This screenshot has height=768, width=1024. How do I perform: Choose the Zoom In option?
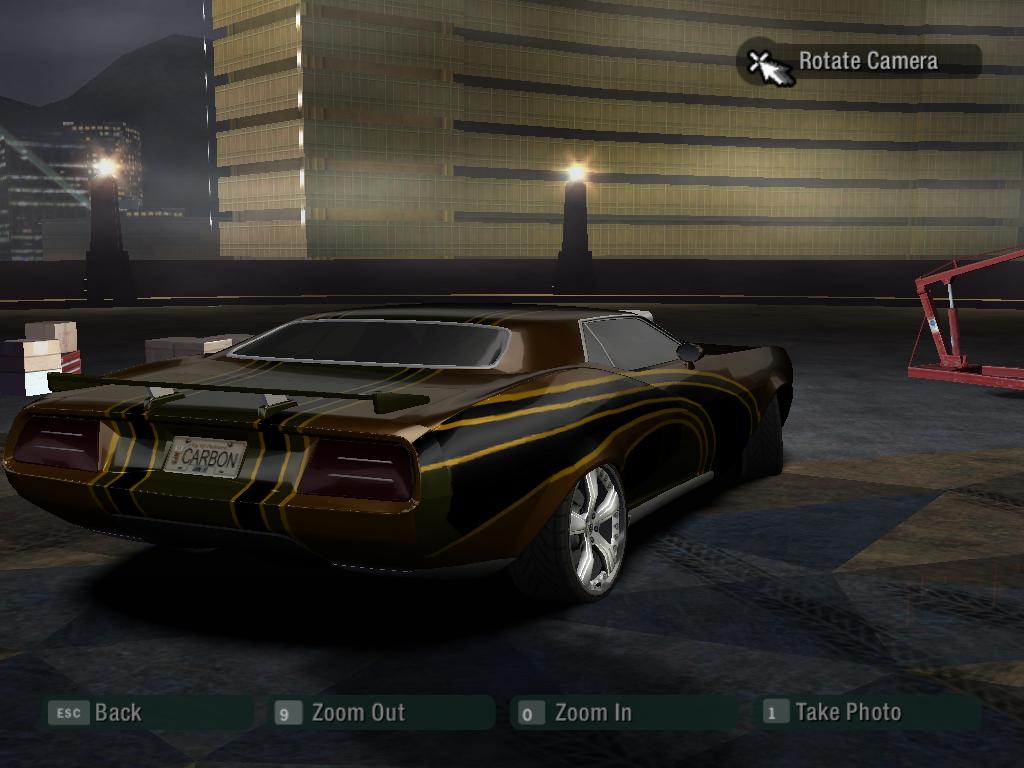[592, 713]
